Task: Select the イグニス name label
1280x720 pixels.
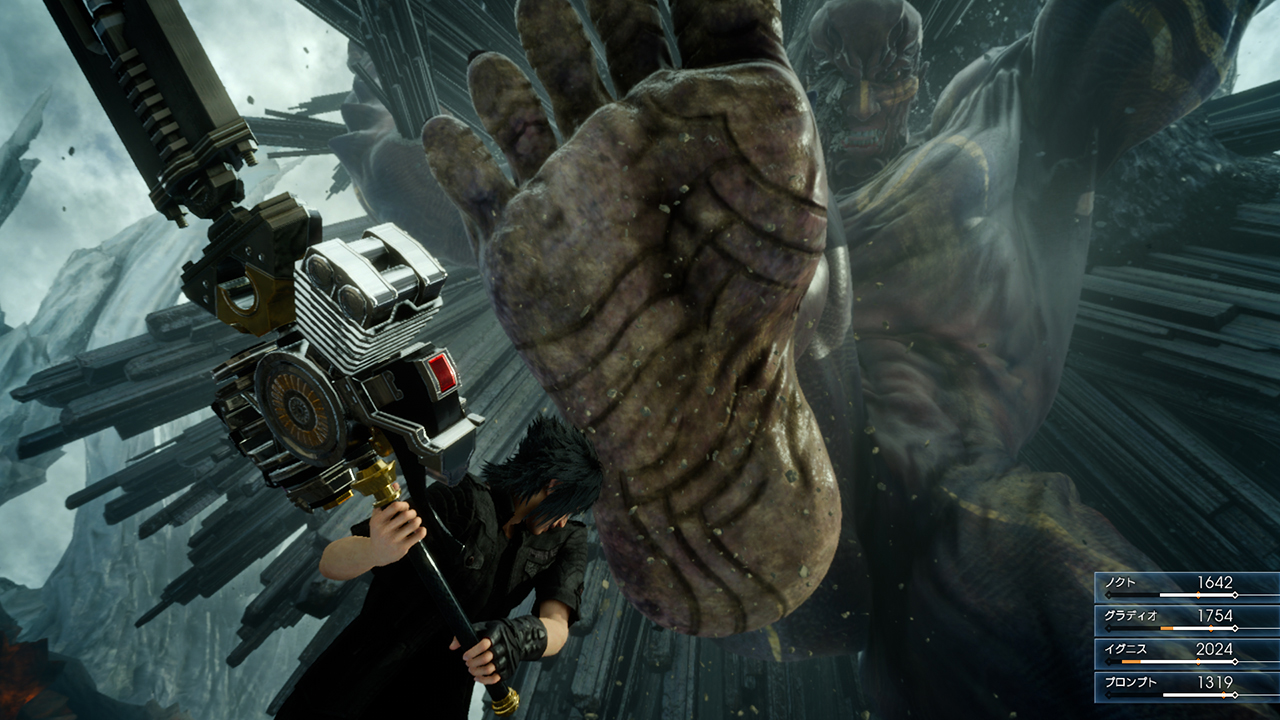Action: [x=1125, y=648]
